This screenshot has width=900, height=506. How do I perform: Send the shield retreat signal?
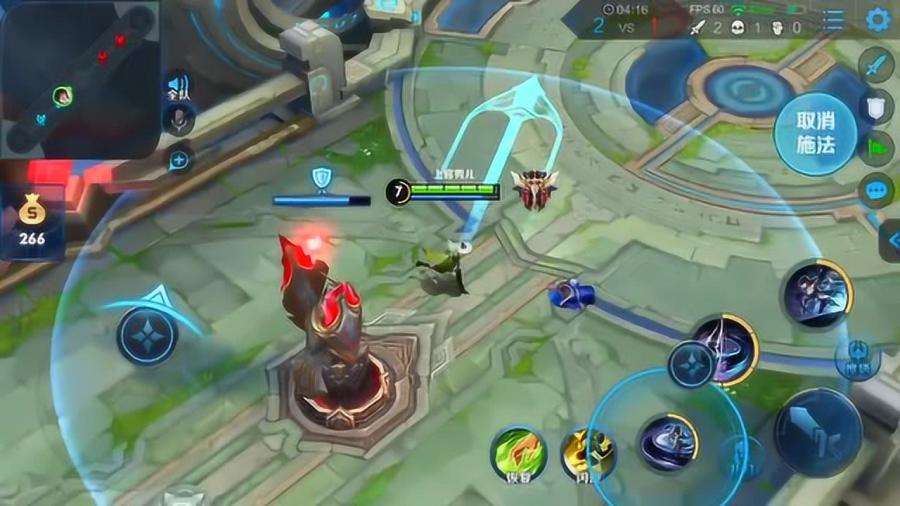(x=876, y=106)
